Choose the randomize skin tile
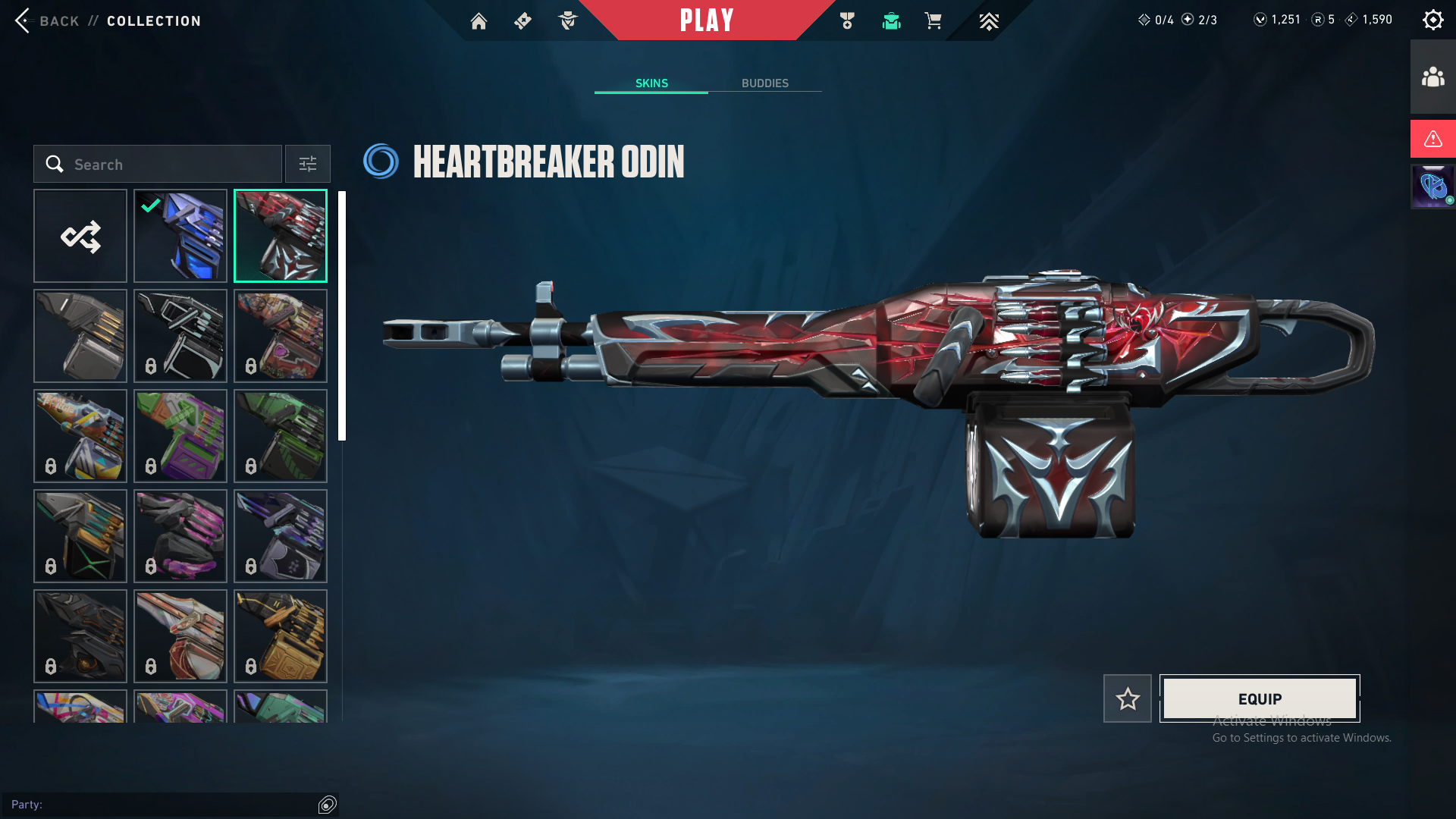Image resolution: width=1456 pixels, height=819 pixels. pos(80,236)
